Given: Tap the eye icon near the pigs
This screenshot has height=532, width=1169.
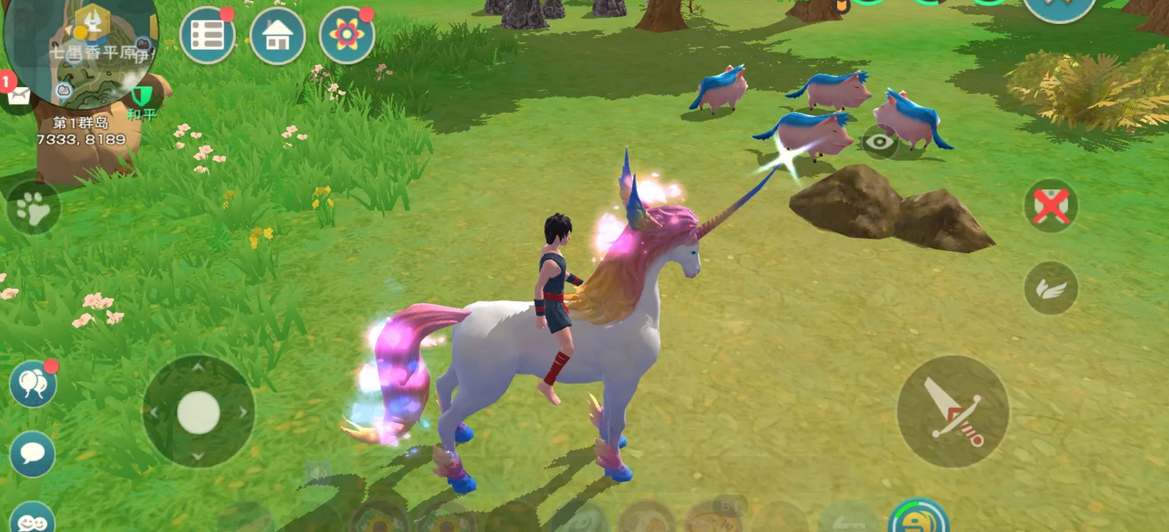Looking at the screenshot, I should pos(880,143).
